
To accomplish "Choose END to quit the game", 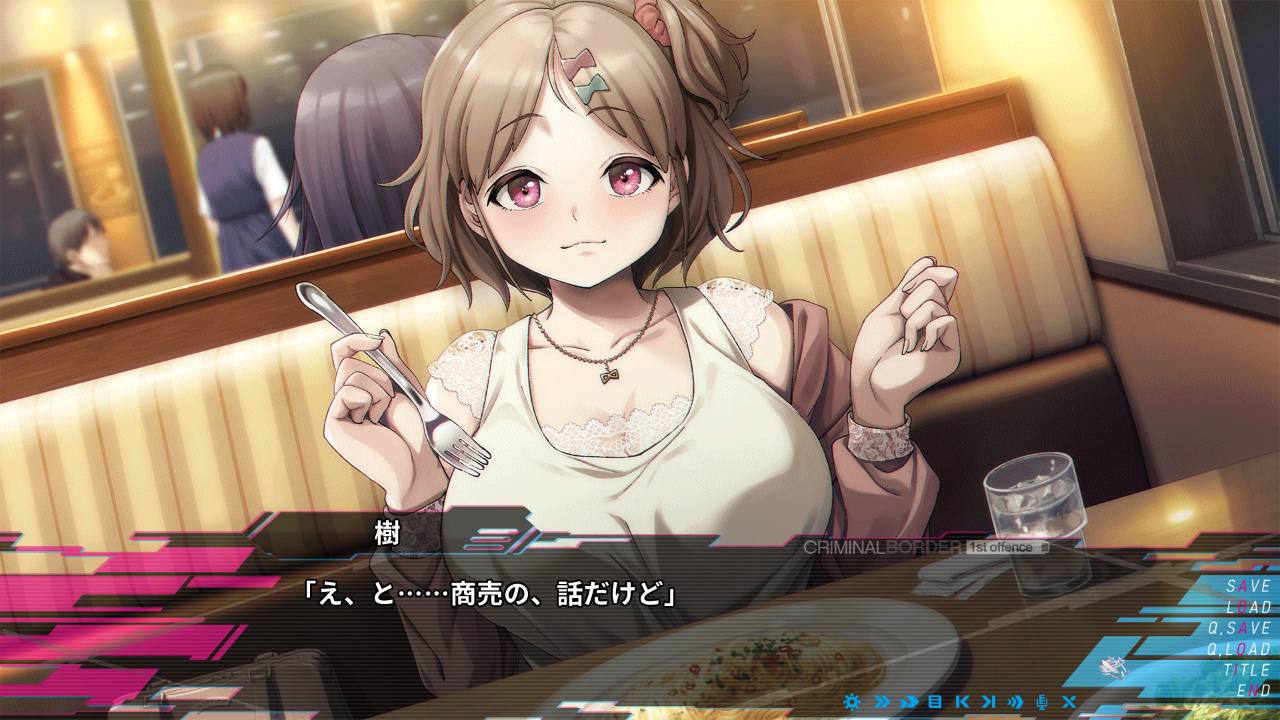I will pyautogui.click(x=1254, y=691).
